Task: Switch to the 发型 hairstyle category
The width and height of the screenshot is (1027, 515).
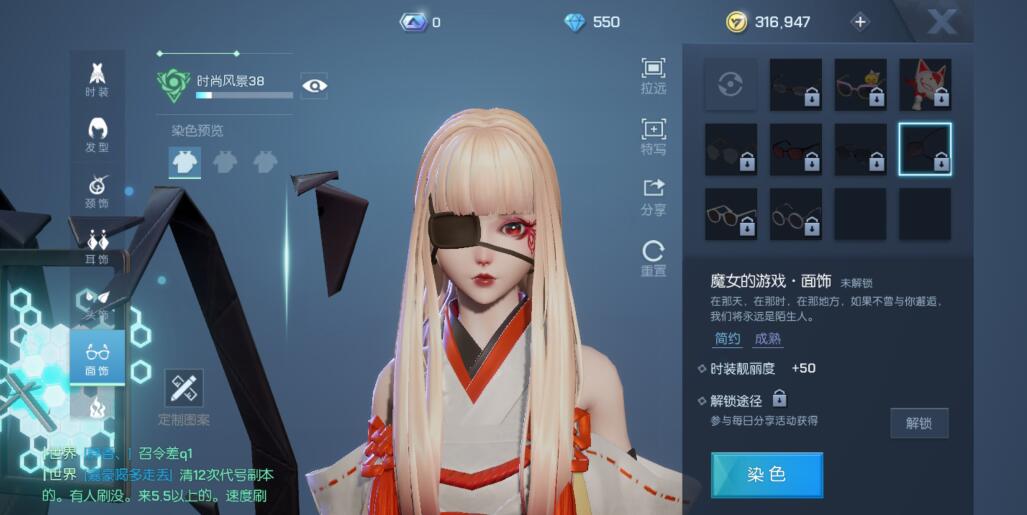Action: 97,135
